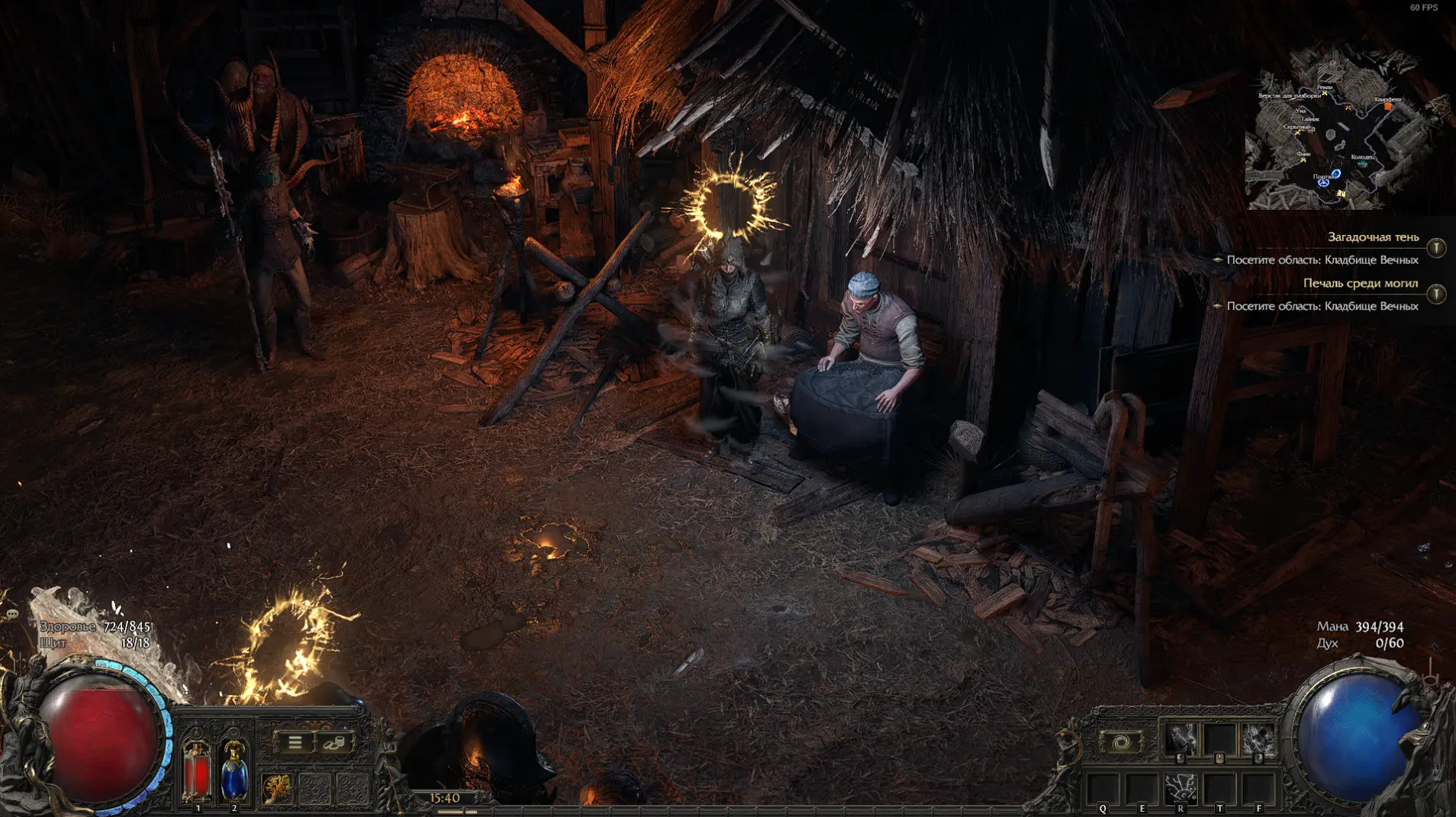Select the Загадочная тень quest title
The image size is (1456, 817).
pyautogui.click(x=1373, y=237)
